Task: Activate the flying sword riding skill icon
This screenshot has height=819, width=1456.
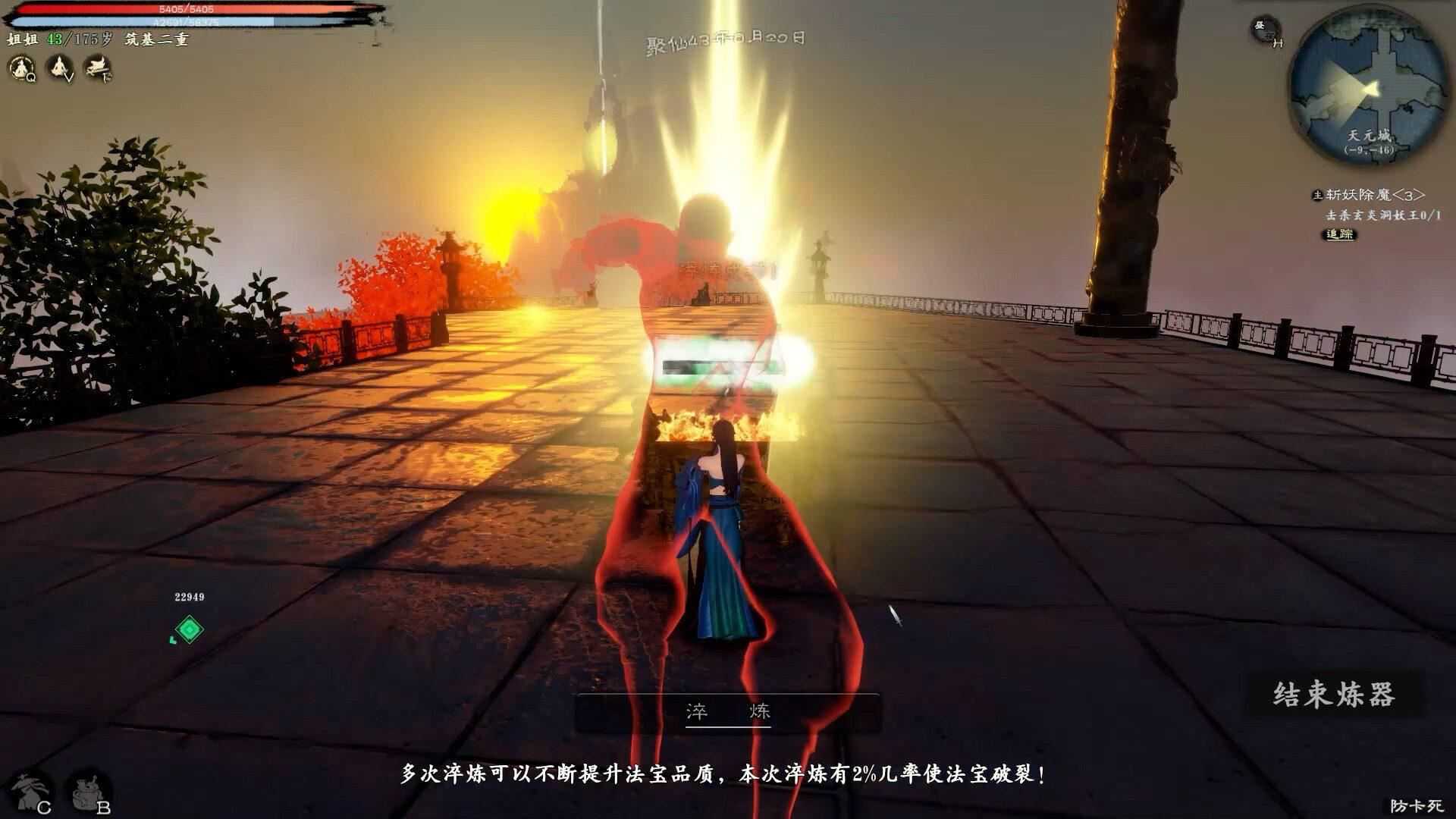Action: pyautogui.click(x=98, y=68)
